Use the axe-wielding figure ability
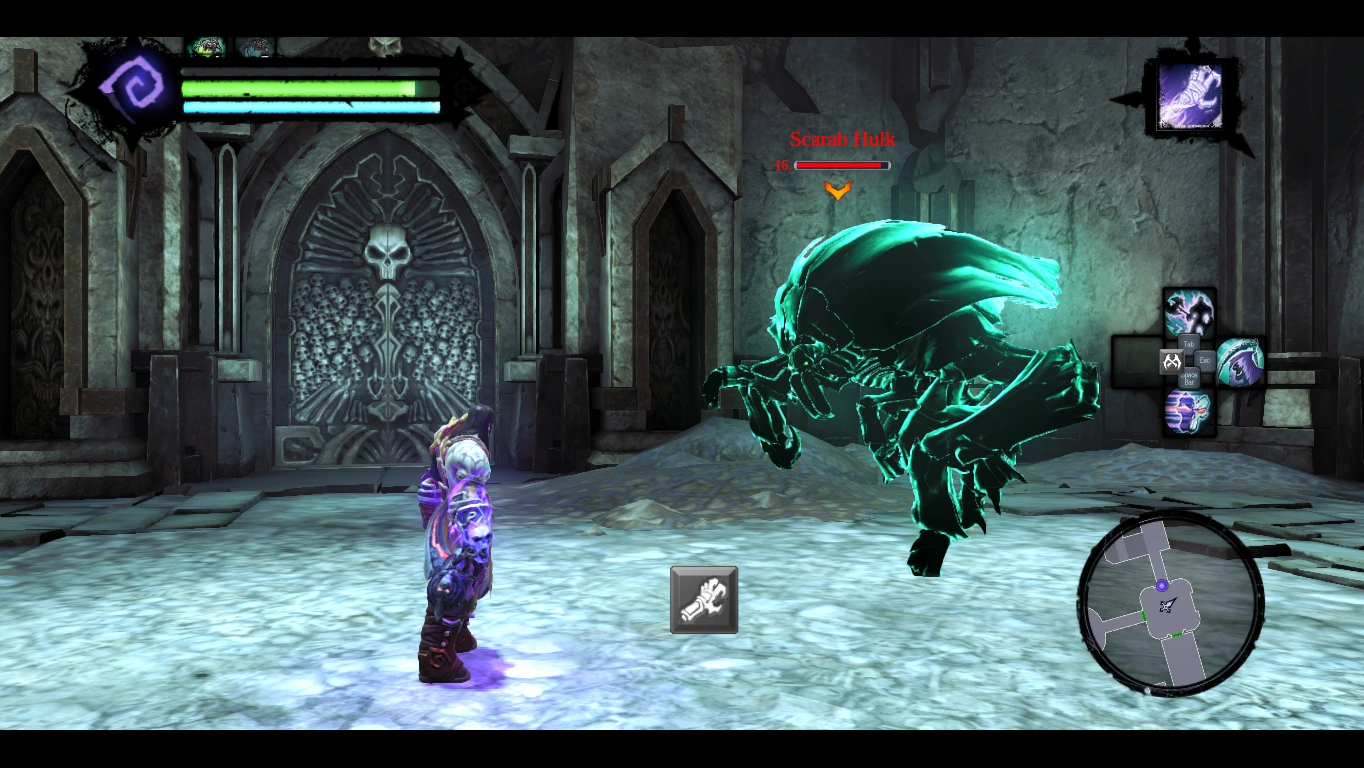Viewport: 1364px width, 768px height. click(x=1189, y=313)
